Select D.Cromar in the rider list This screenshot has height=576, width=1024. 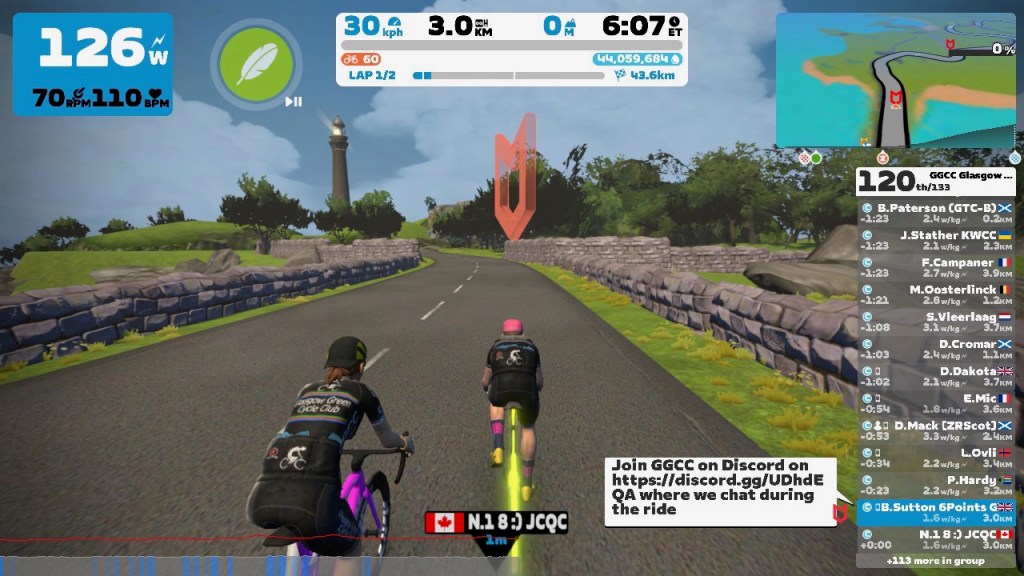tap(937, 348)
